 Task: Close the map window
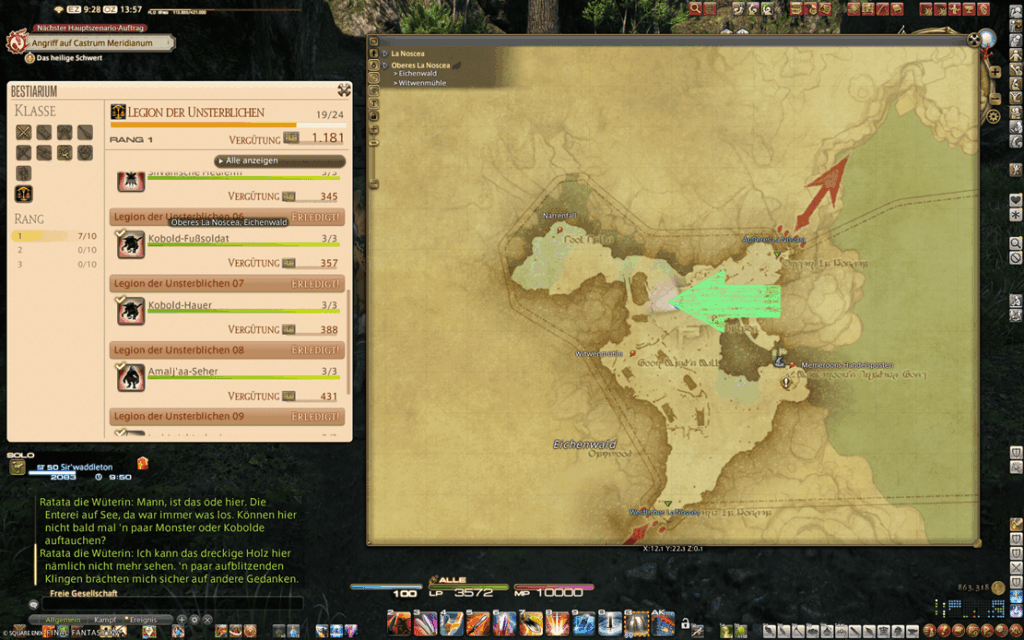tap(974, 40)
